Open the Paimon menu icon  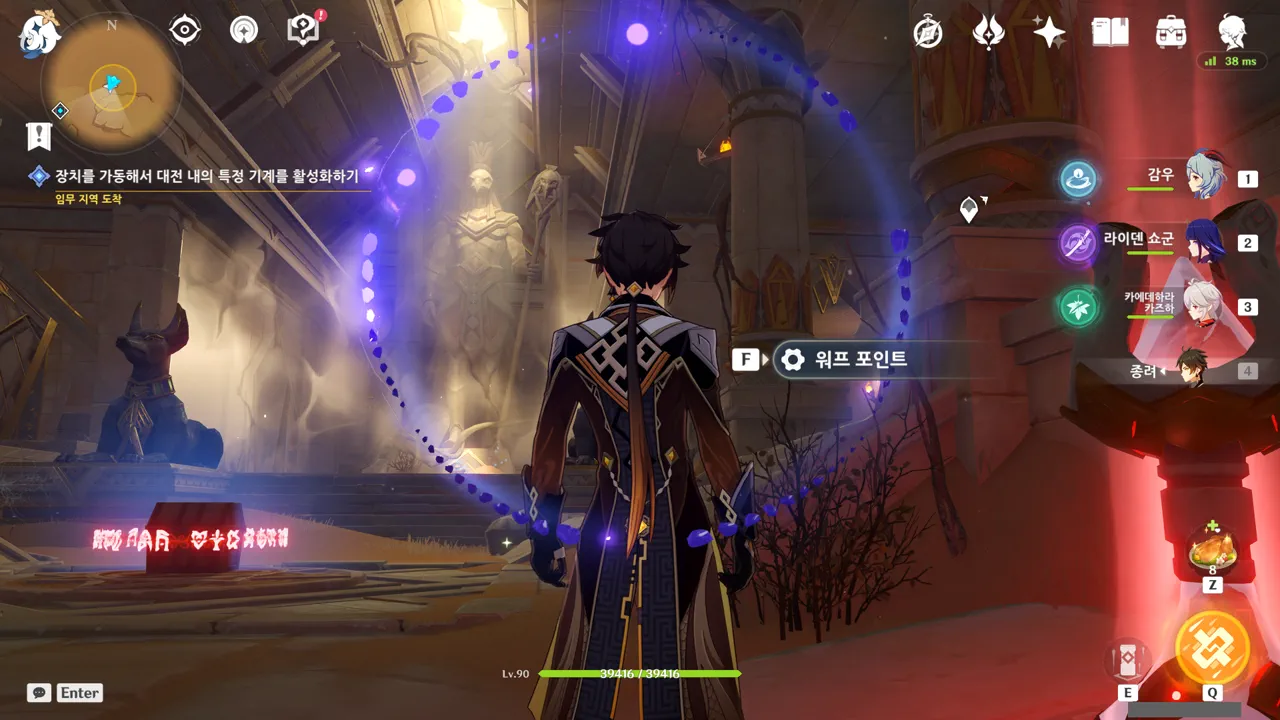coord(38,35)
